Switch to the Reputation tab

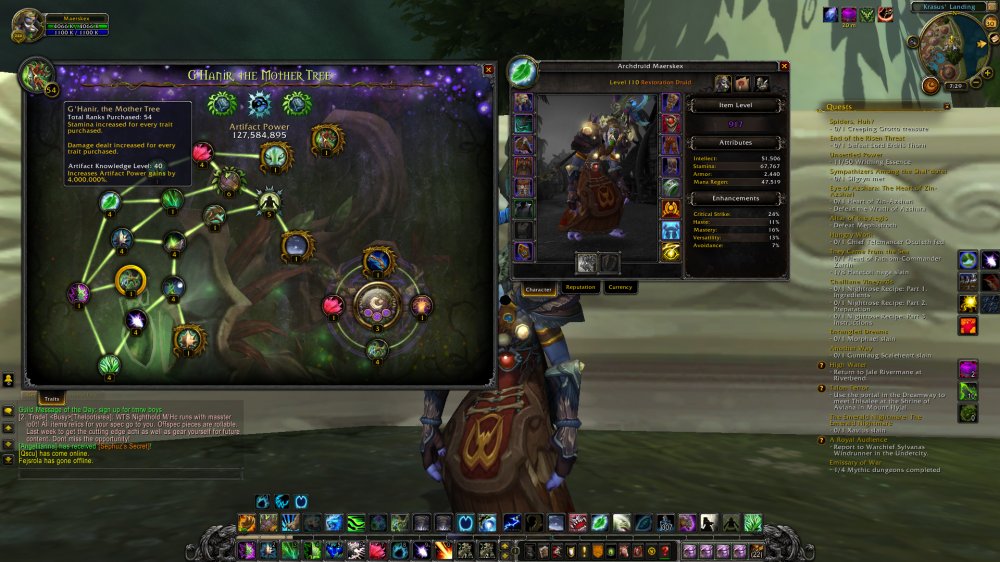pyautogui.click(x=581, y=288)
